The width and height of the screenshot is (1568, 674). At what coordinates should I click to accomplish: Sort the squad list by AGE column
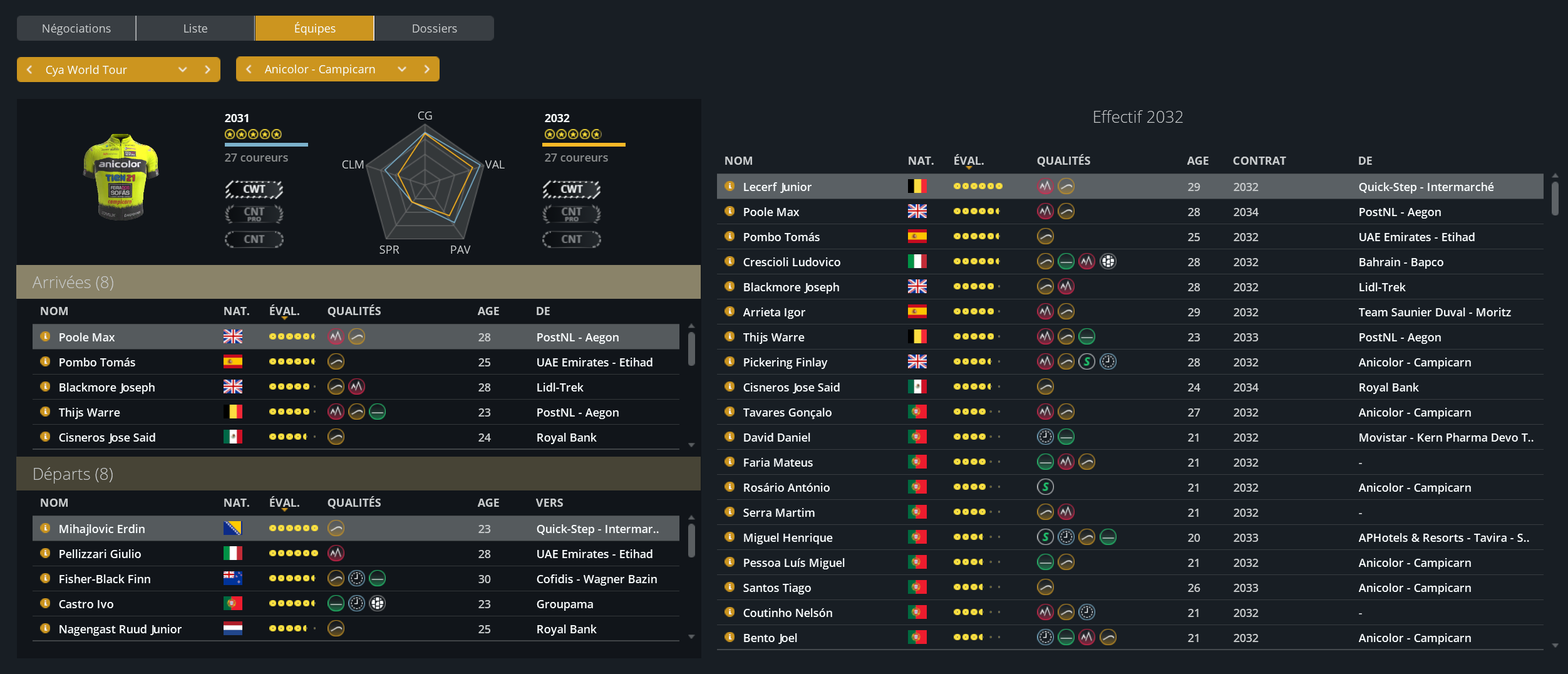(1197, 160)
